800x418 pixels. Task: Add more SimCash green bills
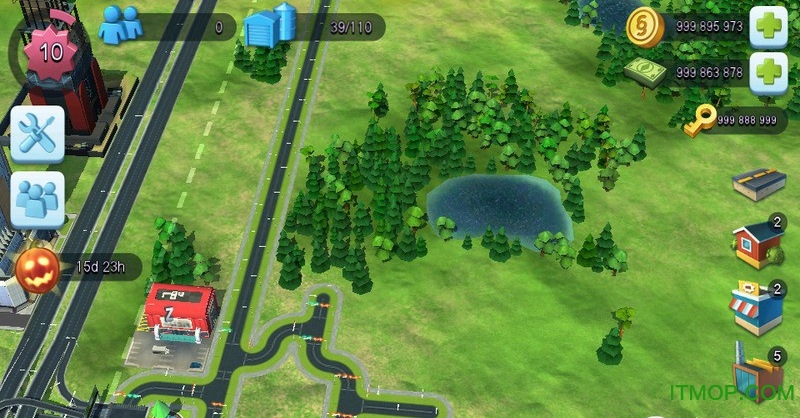pyautogui.click(x=769, y=72)
